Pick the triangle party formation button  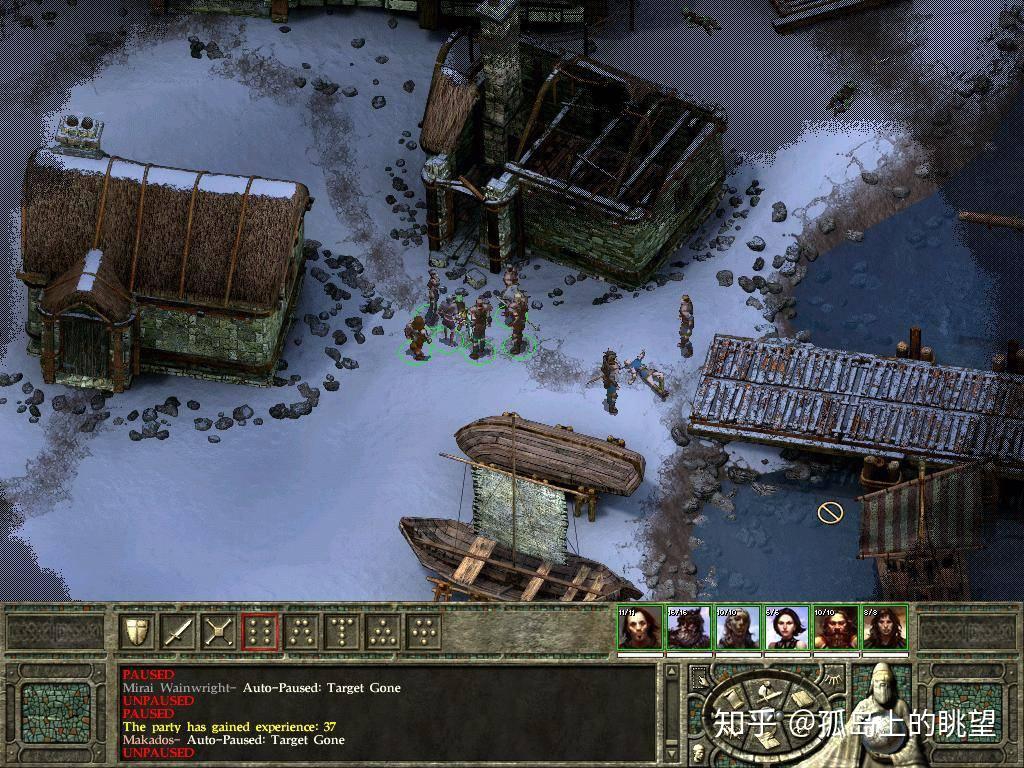(x=383, y=631)
